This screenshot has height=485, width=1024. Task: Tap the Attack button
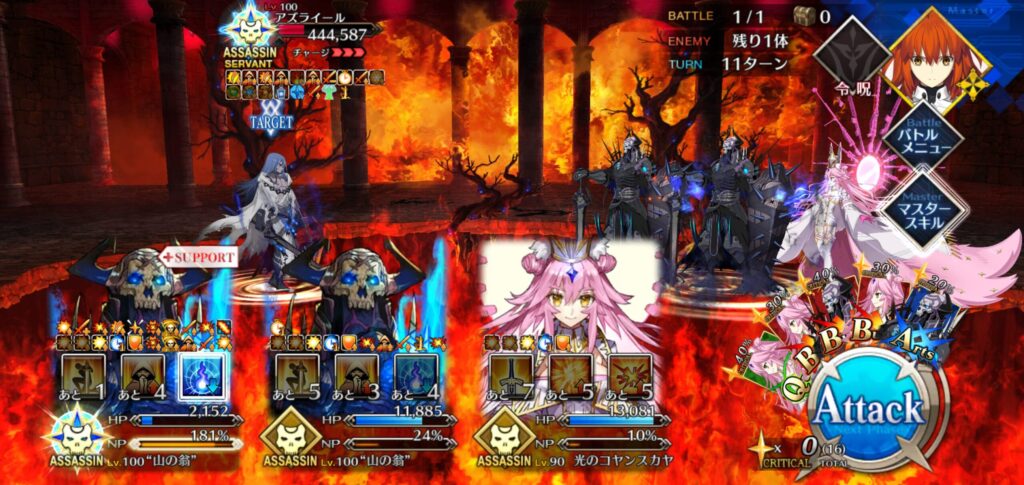click(x=866, y=408)
